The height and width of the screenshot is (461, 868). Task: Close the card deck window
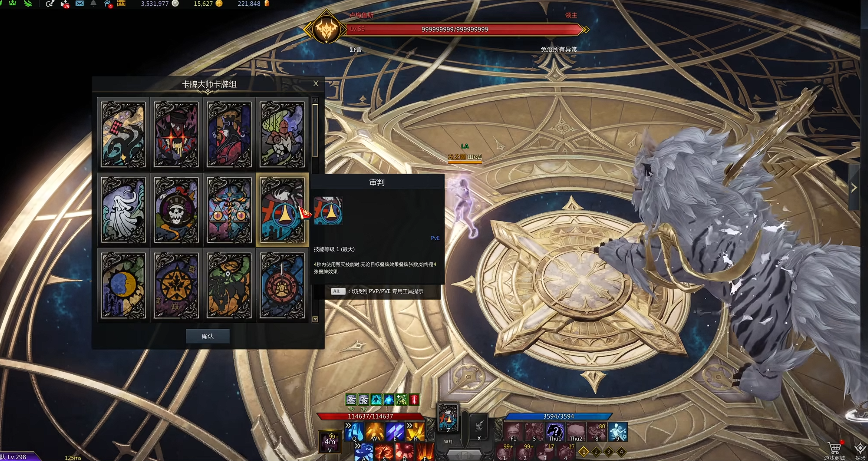[317, 85]
